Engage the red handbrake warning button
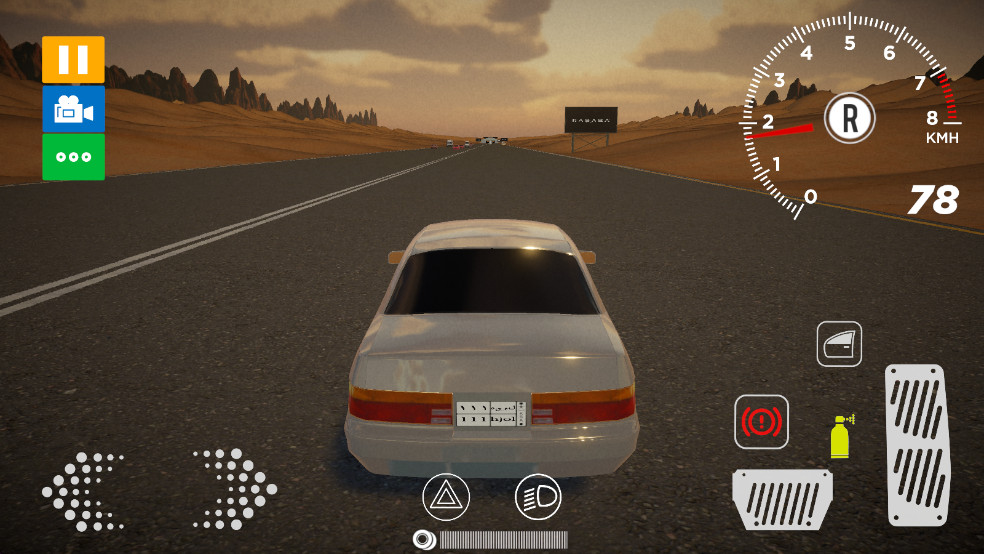The image size is (984, 554). 762,422
